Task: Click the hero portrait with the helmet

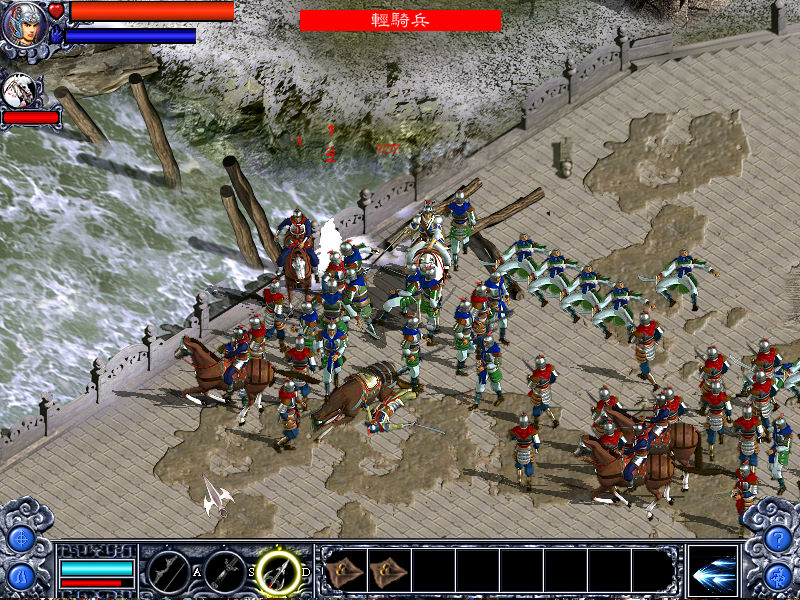Action: [x=24, y=26]
